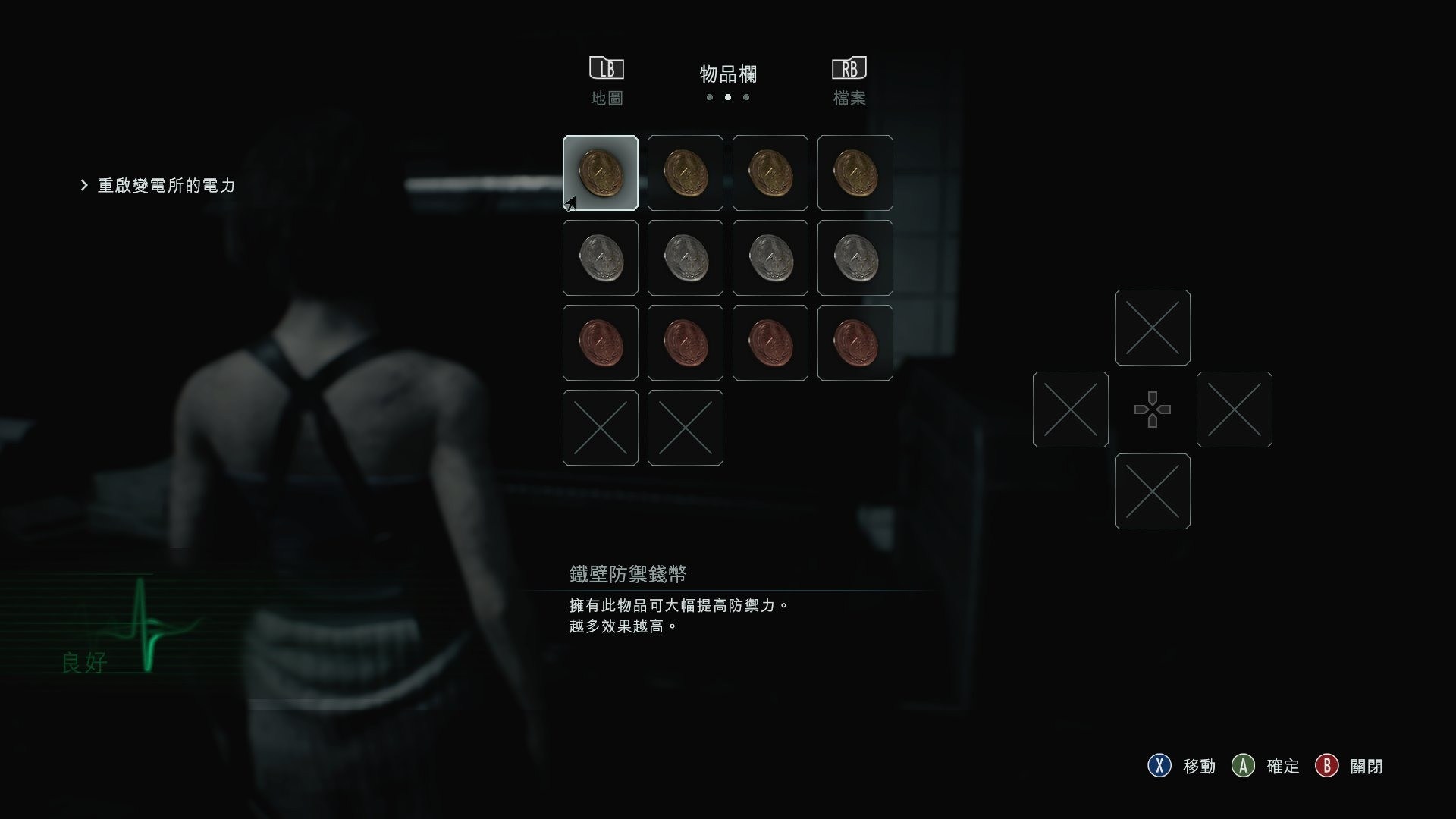Select the second page dot under 物品欄
1456x819 pixels.
(x=728, y=97)
